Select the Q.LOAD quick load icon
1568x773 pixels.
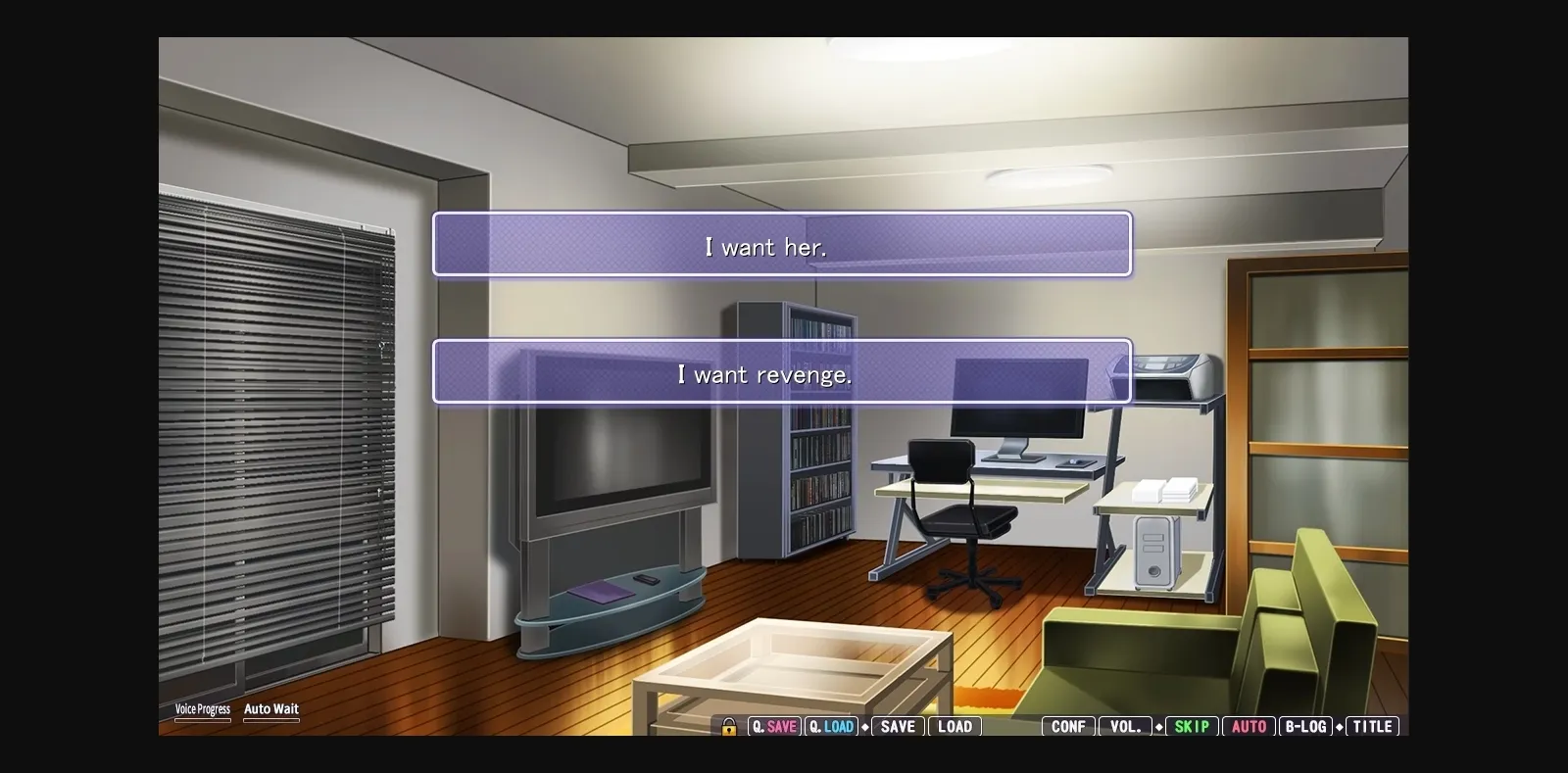(832, 727)
